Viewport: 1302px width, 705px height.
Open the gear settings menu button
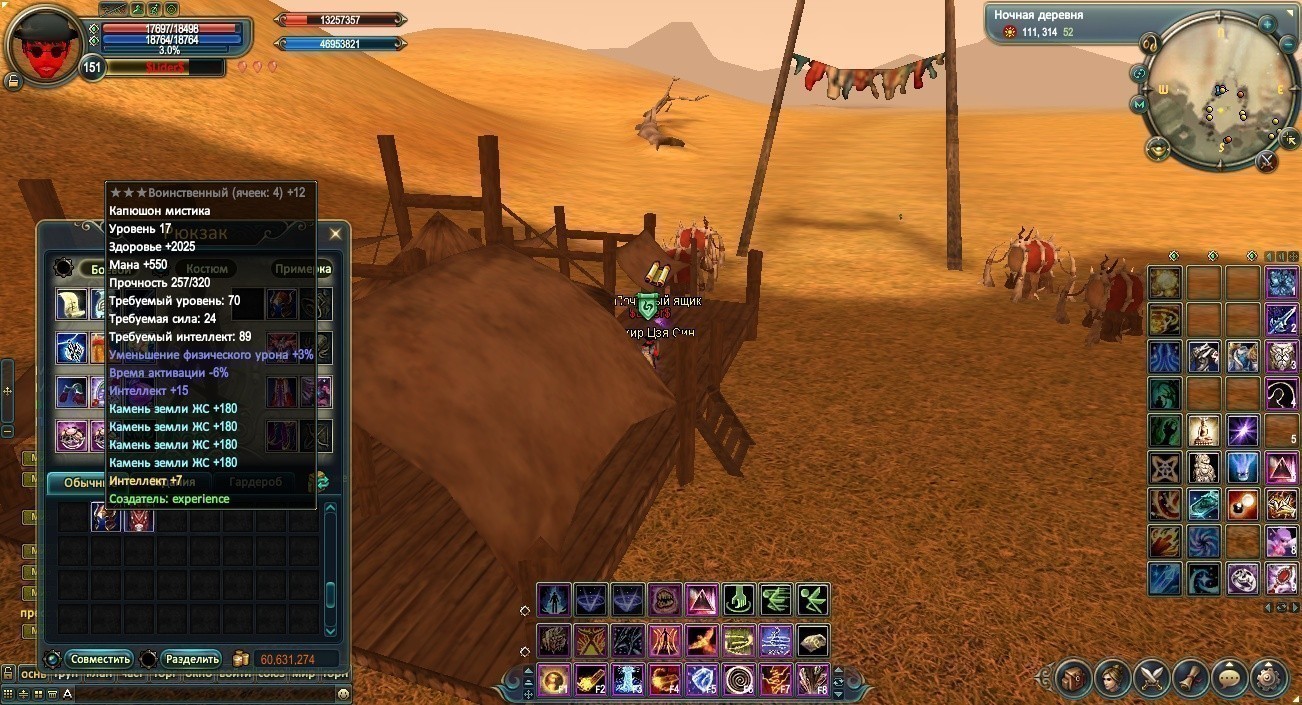[x=1268, y=678]
